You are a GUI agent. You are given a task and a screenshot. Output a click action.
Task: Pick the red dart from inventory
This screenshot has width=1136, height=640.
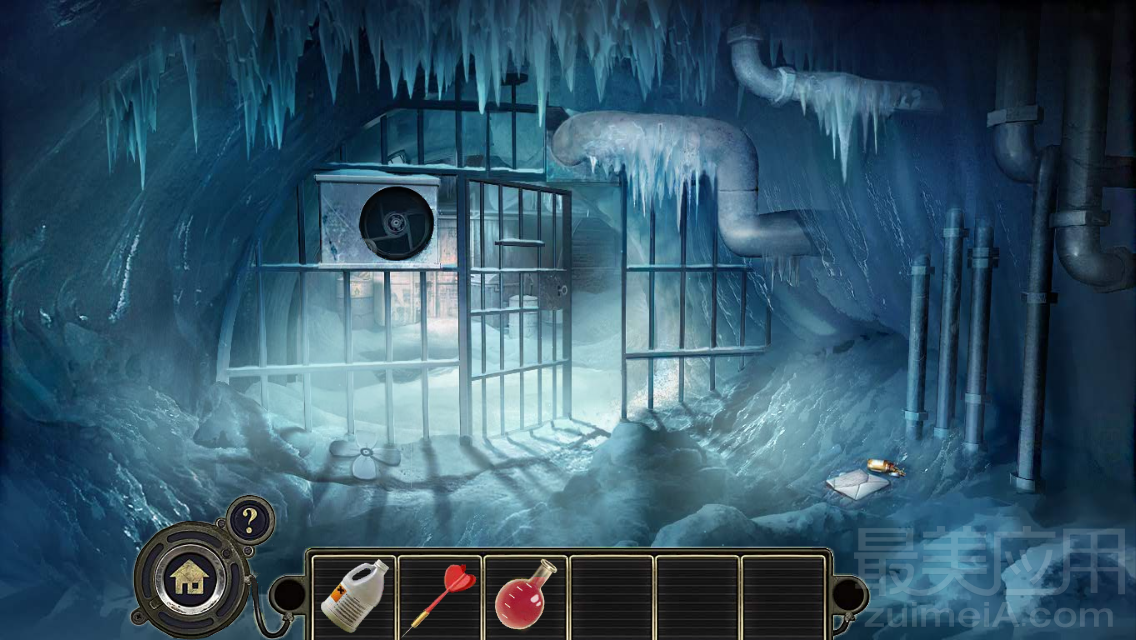[439, 596]
